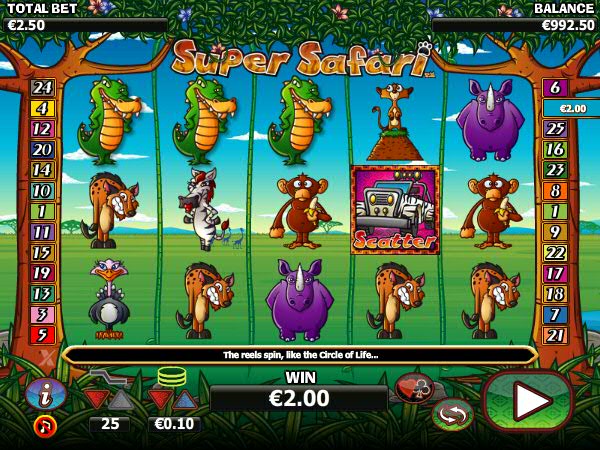Screen dimensions: 600x450
Task: Select payline number 13 marker
Action: [42, 294]
